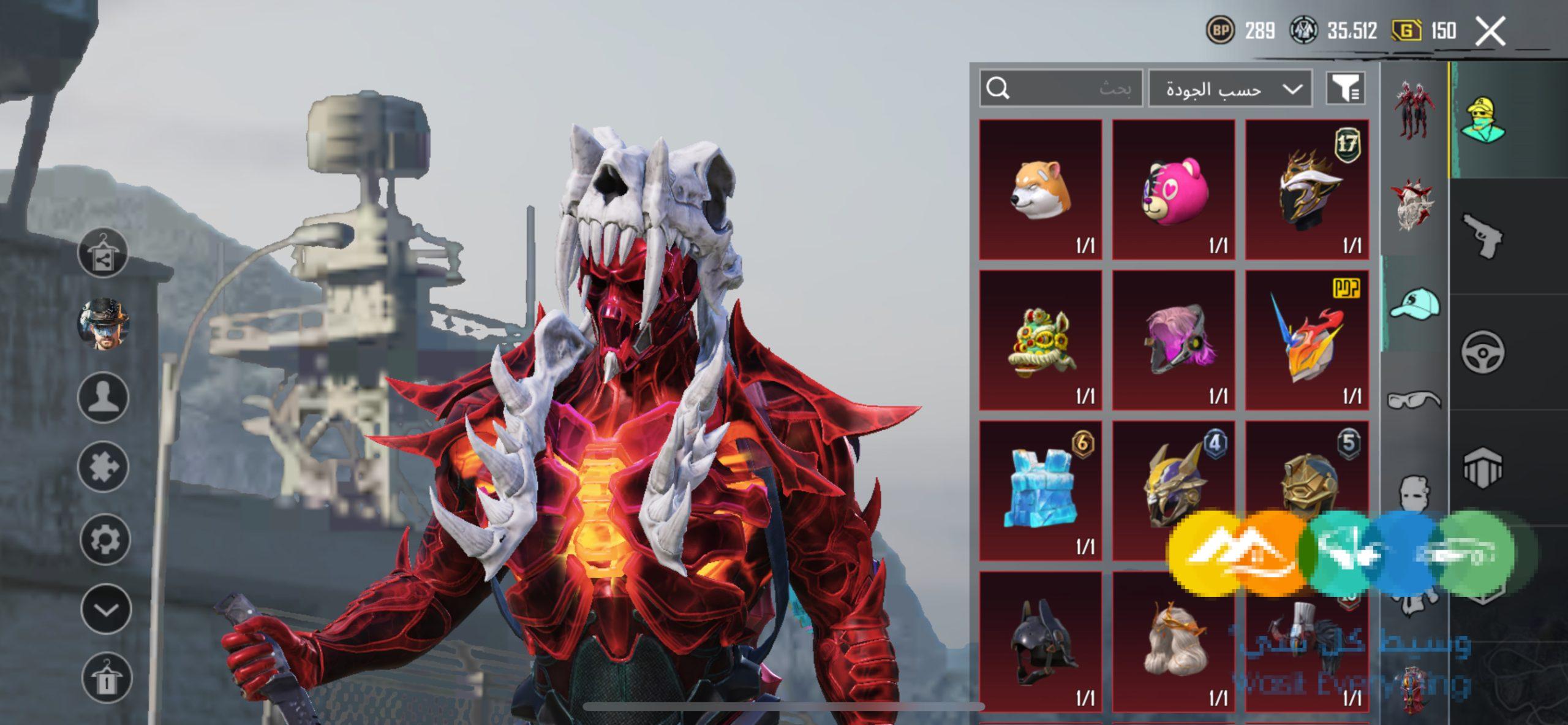Open the settings gear button
The width and height of the screenshot is (1568, 725).
(105, 539)
